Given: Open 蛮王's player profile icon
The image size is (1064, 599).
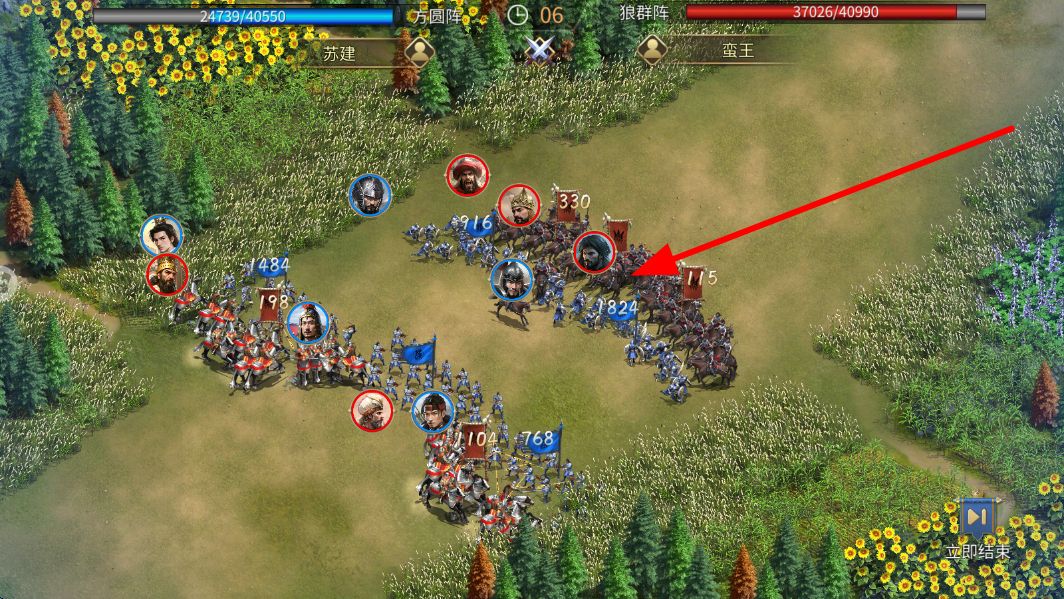Looking at the screenshot, I should 652,51.
